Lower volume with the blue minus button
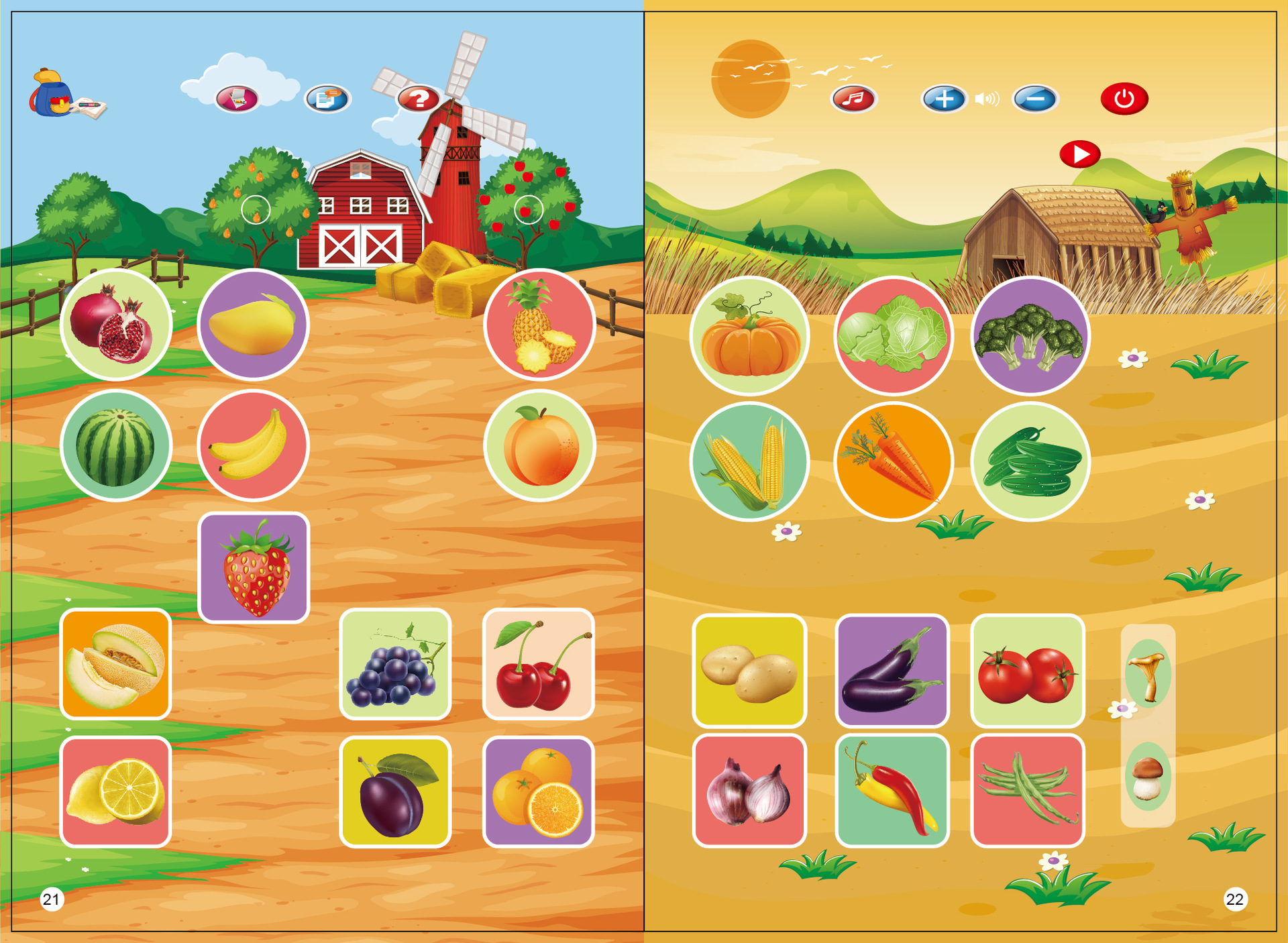 1035,99
